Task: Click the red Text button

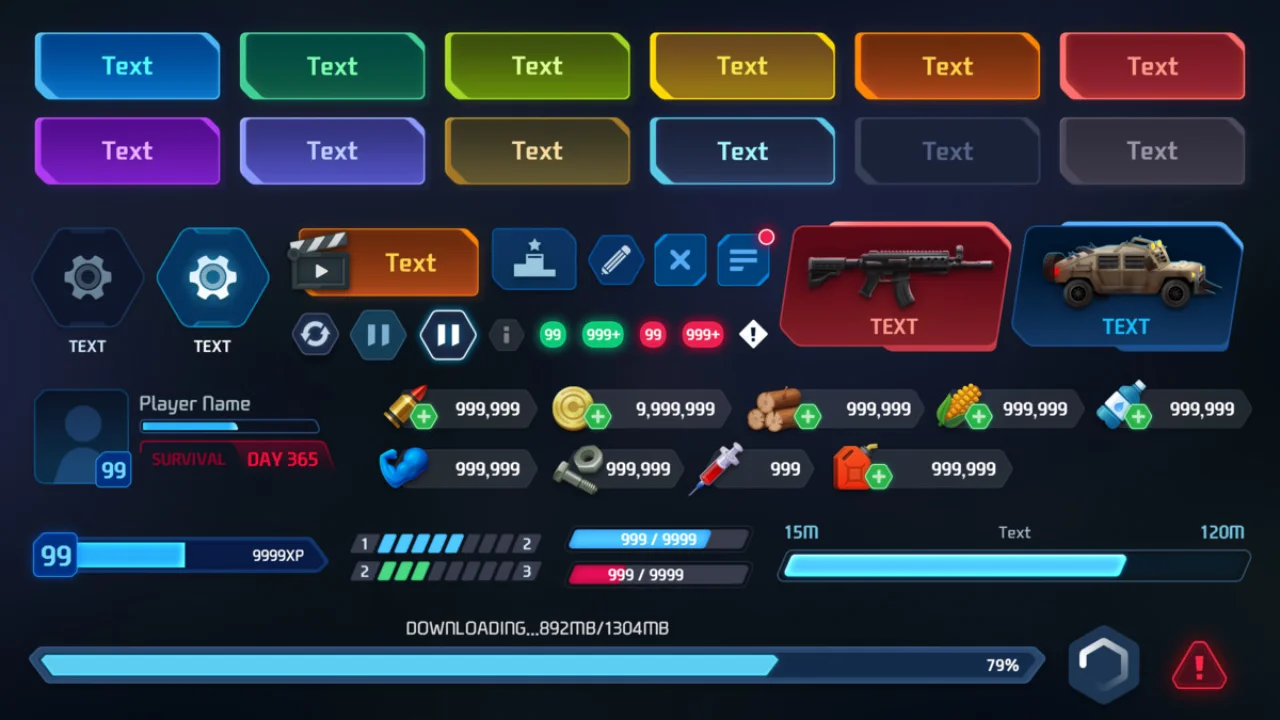Action: (x=1152, y=66)
